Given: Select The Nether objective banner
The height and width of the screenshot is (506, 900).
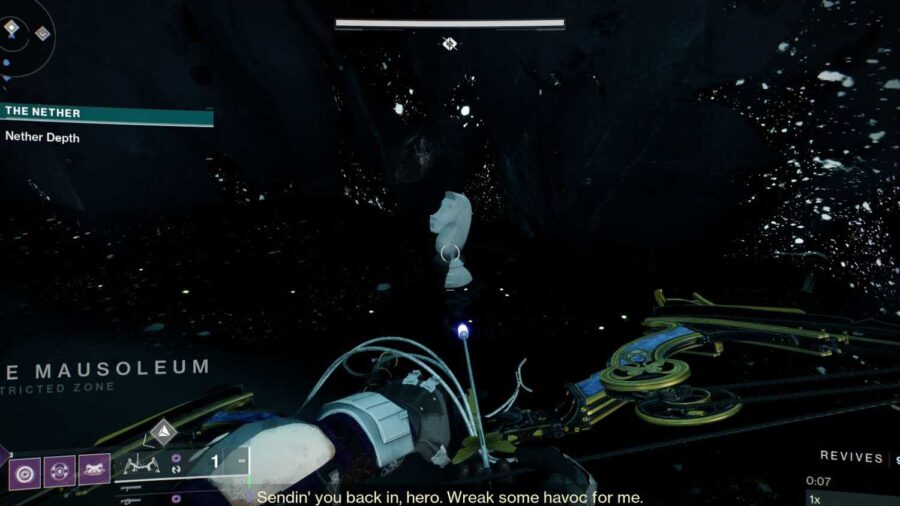Looking at the screenshot, I should (105, 114).
